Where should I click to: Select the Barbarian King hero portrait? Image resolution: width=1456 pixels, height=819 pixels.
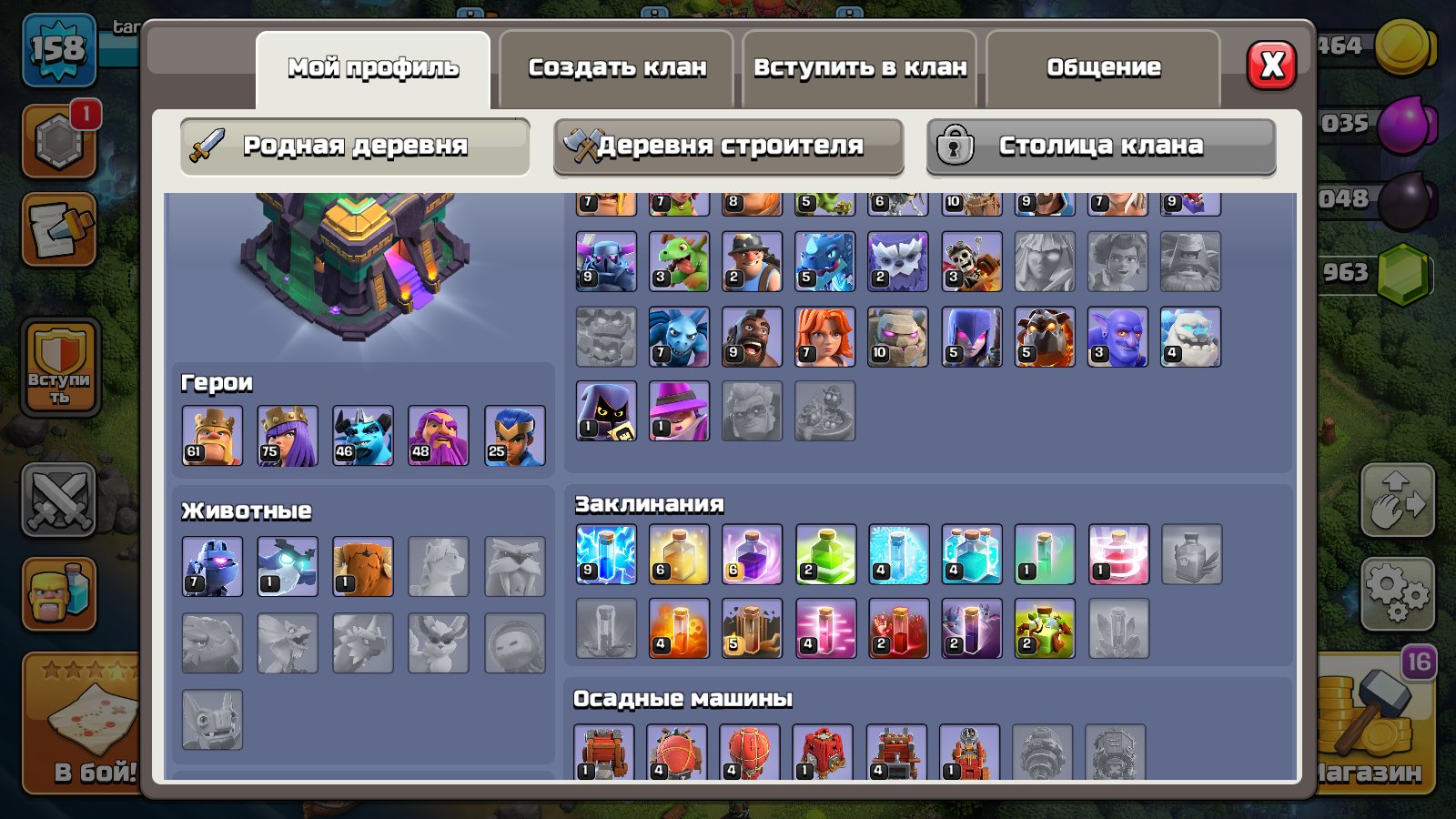[x=211, y=435]
